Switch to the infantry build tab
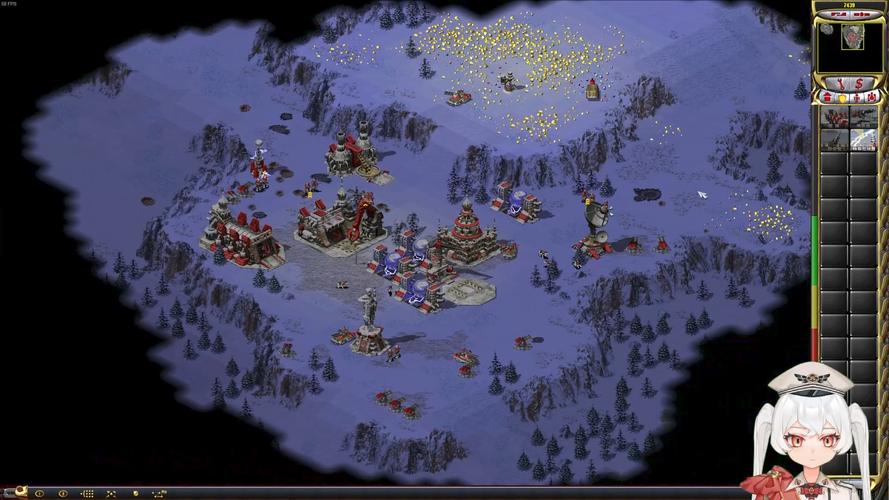Viewport: 889px width, 500px height. [858, 97]
